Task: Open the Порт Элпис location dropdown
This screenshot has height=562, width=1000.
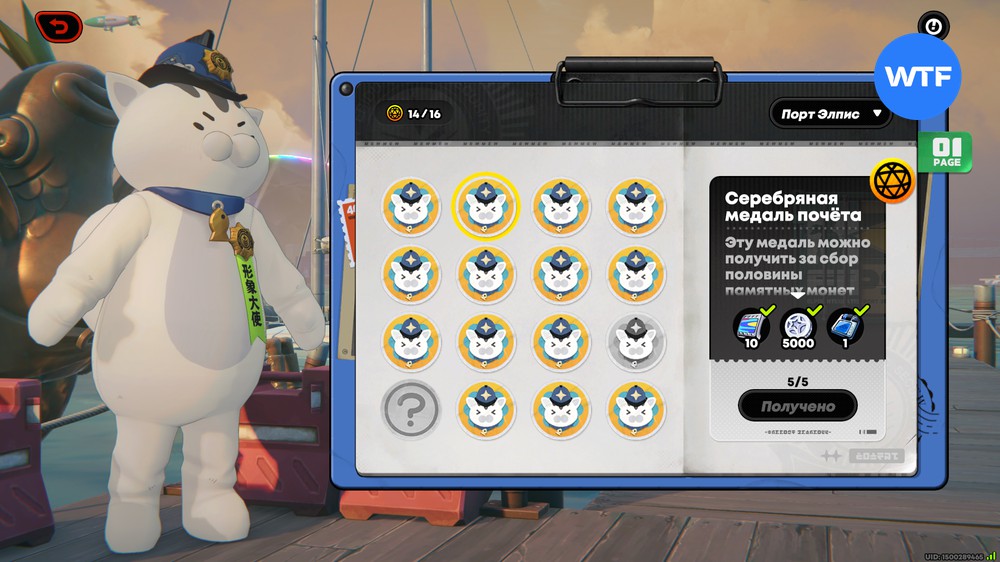Action: 829,113
